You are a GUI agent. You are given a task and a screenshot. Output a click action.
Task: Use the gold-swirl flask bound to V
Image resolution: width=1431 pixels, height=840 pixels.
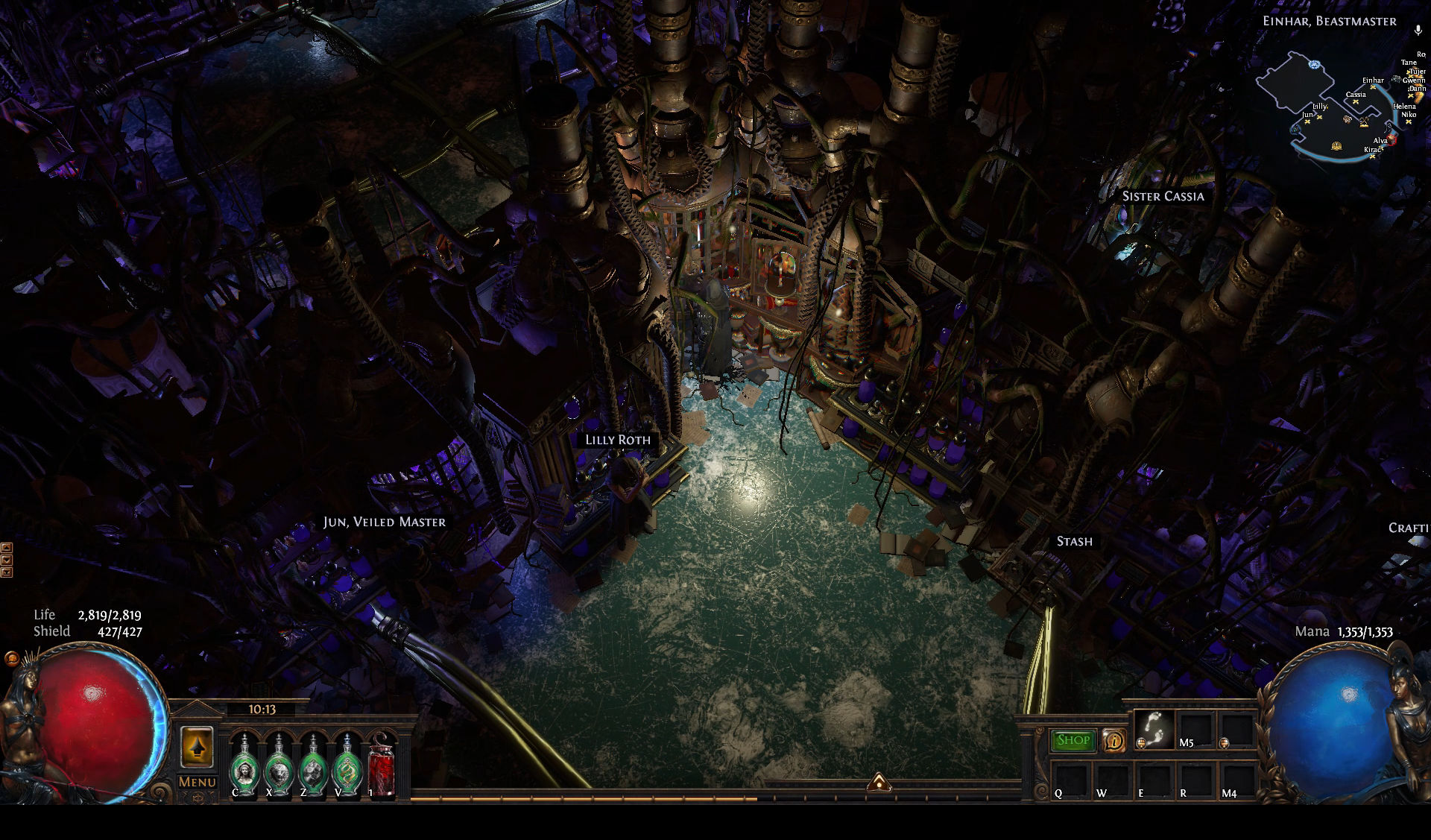pos(347,765)
